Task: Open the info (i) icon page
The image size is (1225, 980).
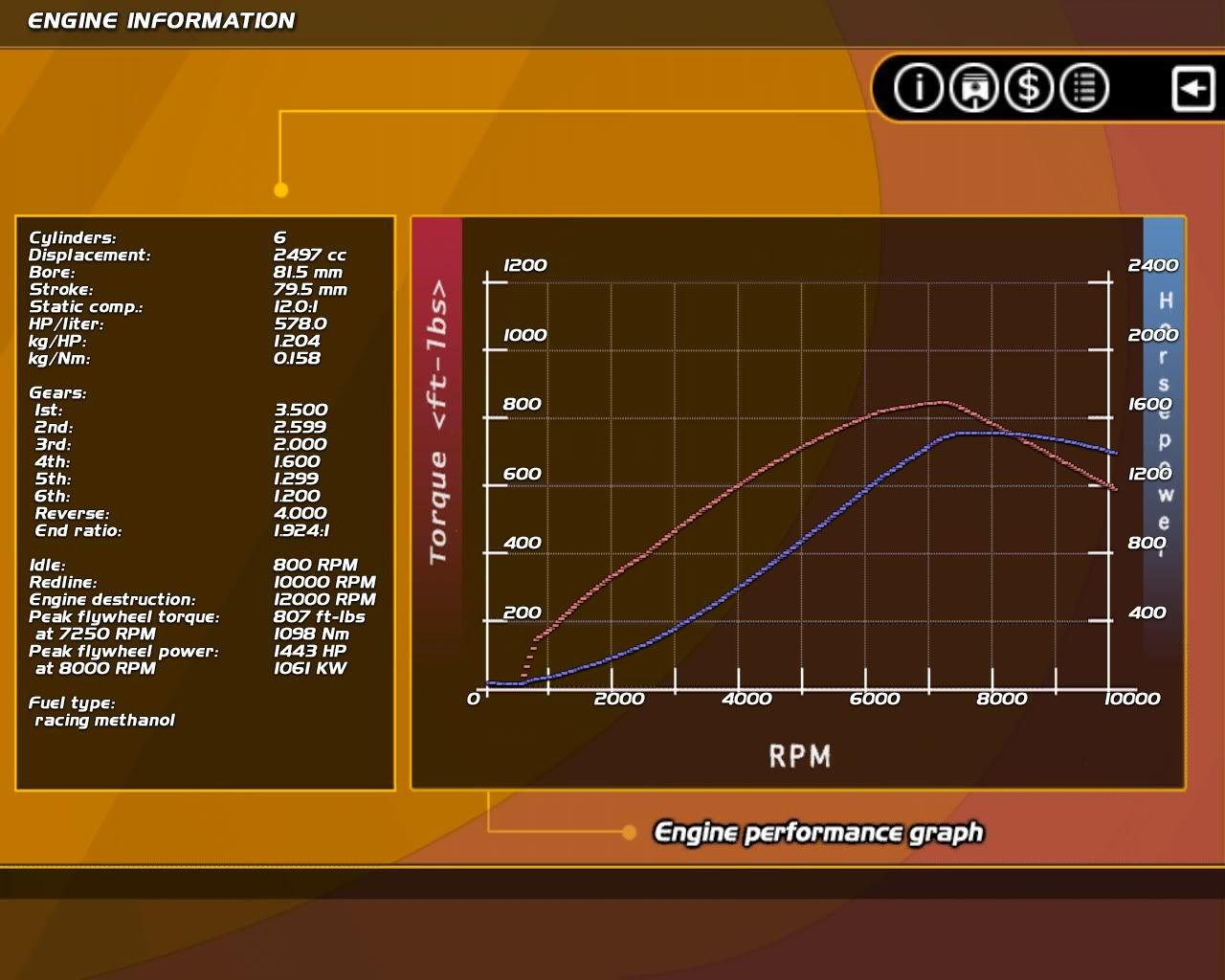Action: pos(919,88)
